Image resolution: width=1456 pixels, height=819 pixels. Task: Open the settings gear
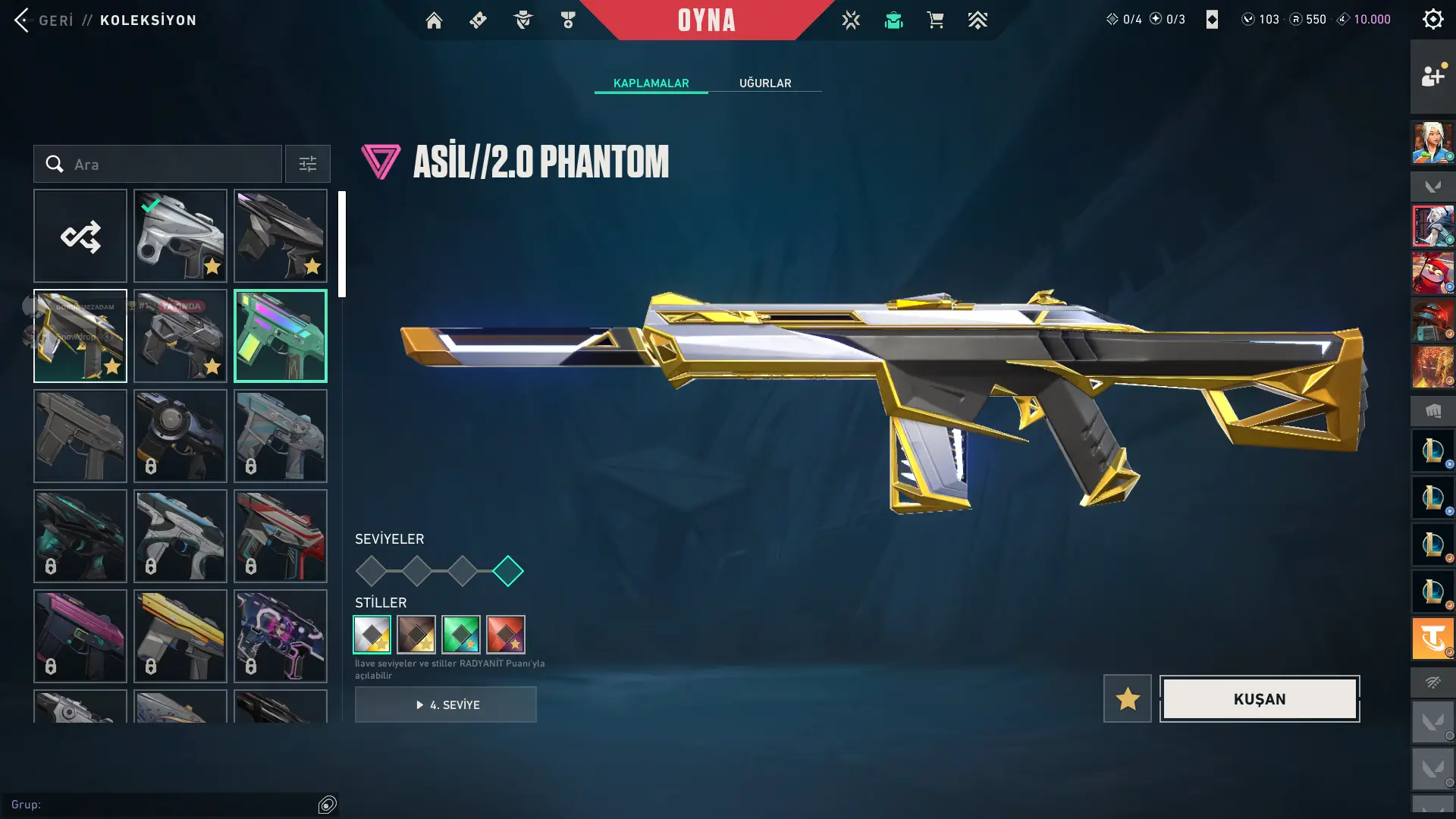1432,19
